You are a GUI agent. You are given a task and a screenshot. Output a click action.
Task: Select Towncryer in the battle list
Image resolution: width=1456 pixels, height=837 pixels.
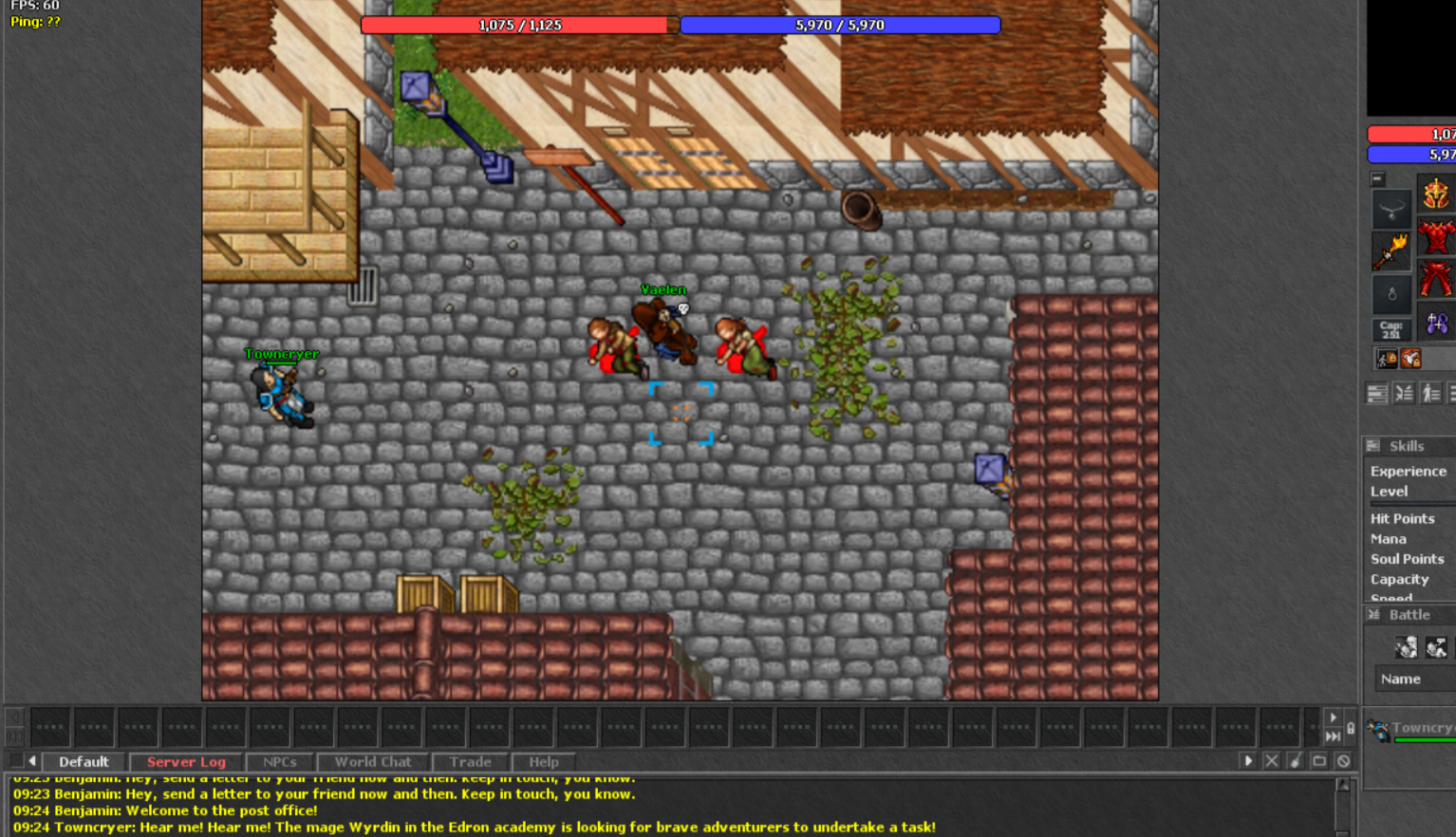coord(1419,729)
